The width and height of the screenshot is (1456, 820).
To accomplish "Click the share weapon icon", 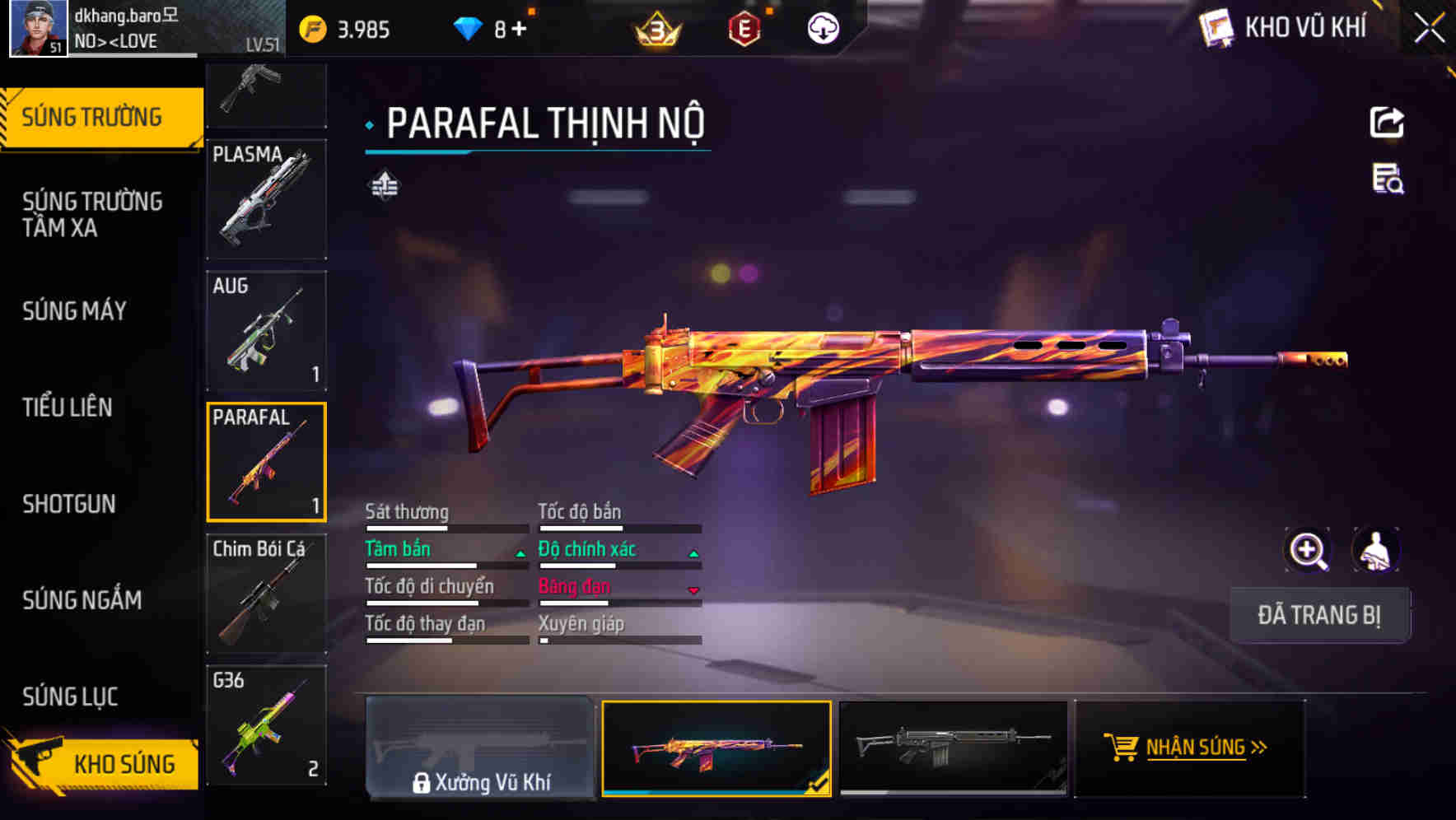I will [x=1388, y=122].
